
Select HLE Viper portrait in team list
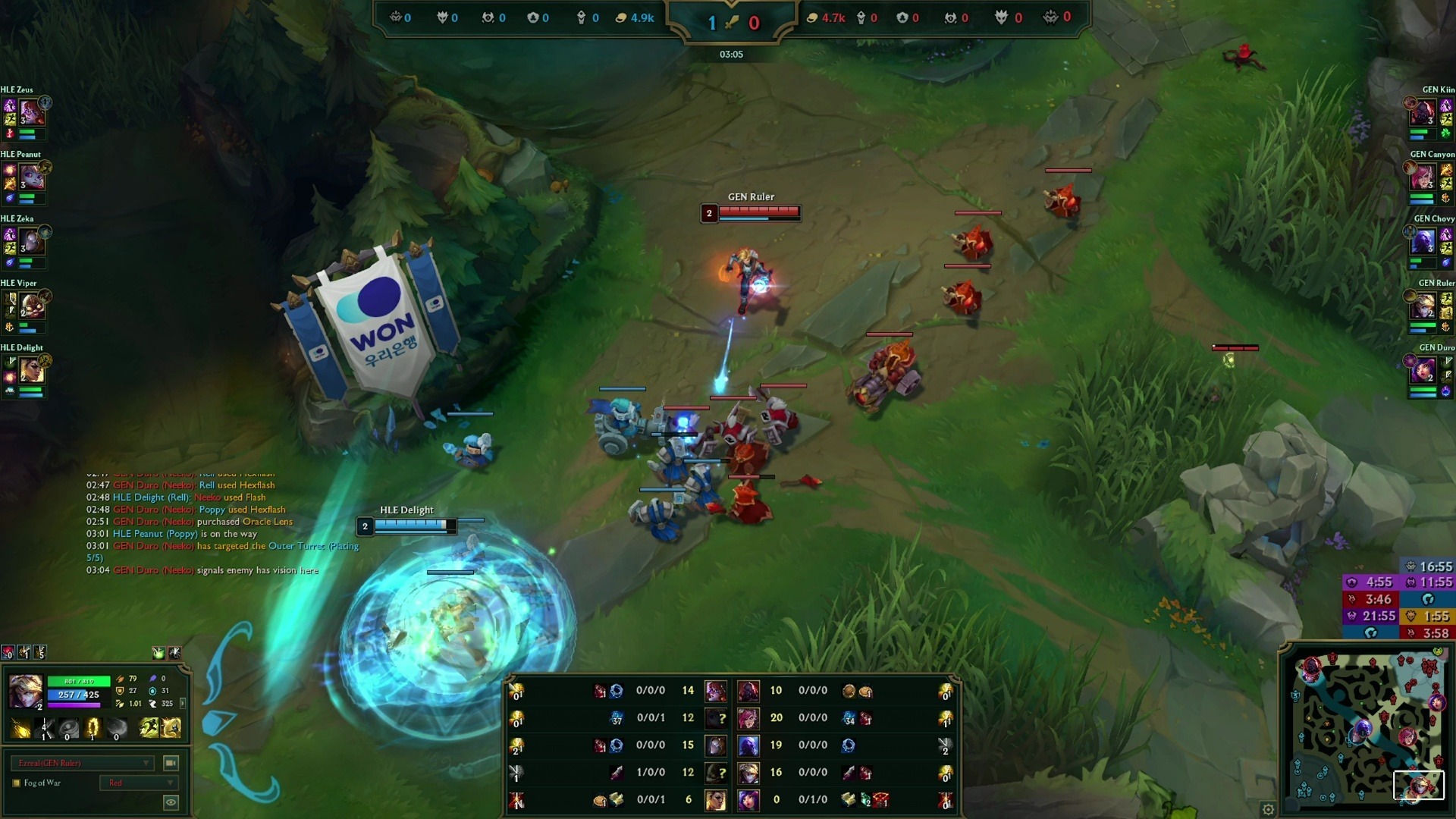tap(31, 306)
